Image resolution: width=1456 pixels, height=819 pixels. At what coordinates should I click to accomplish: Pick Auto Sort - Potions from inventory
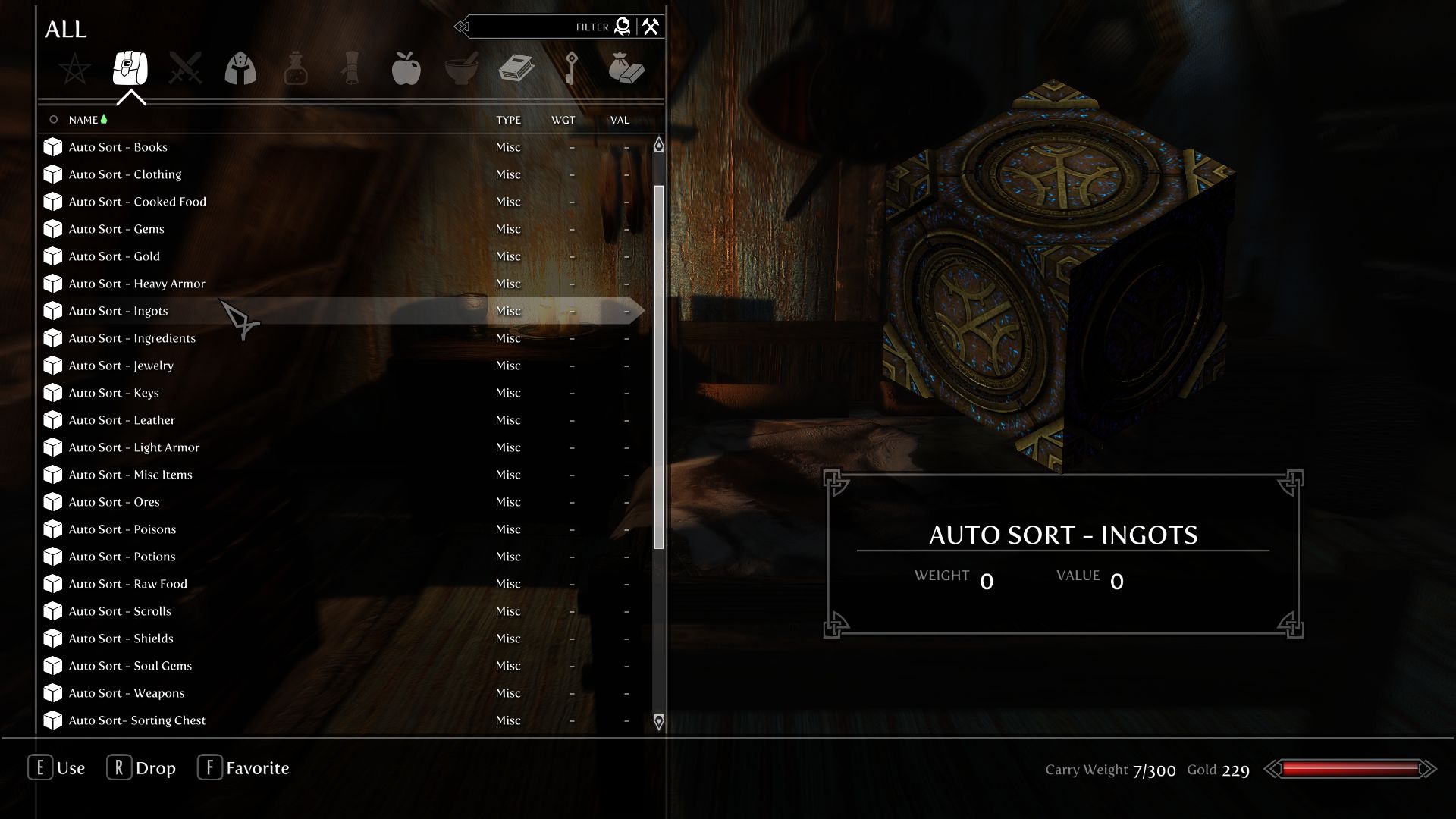[121, 557]
